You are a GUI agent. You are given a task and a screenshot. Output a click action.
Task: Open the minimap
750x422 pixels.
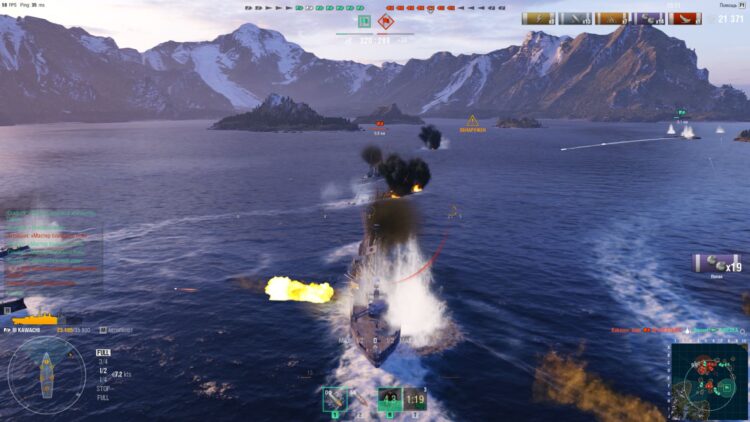click(709, 379)
